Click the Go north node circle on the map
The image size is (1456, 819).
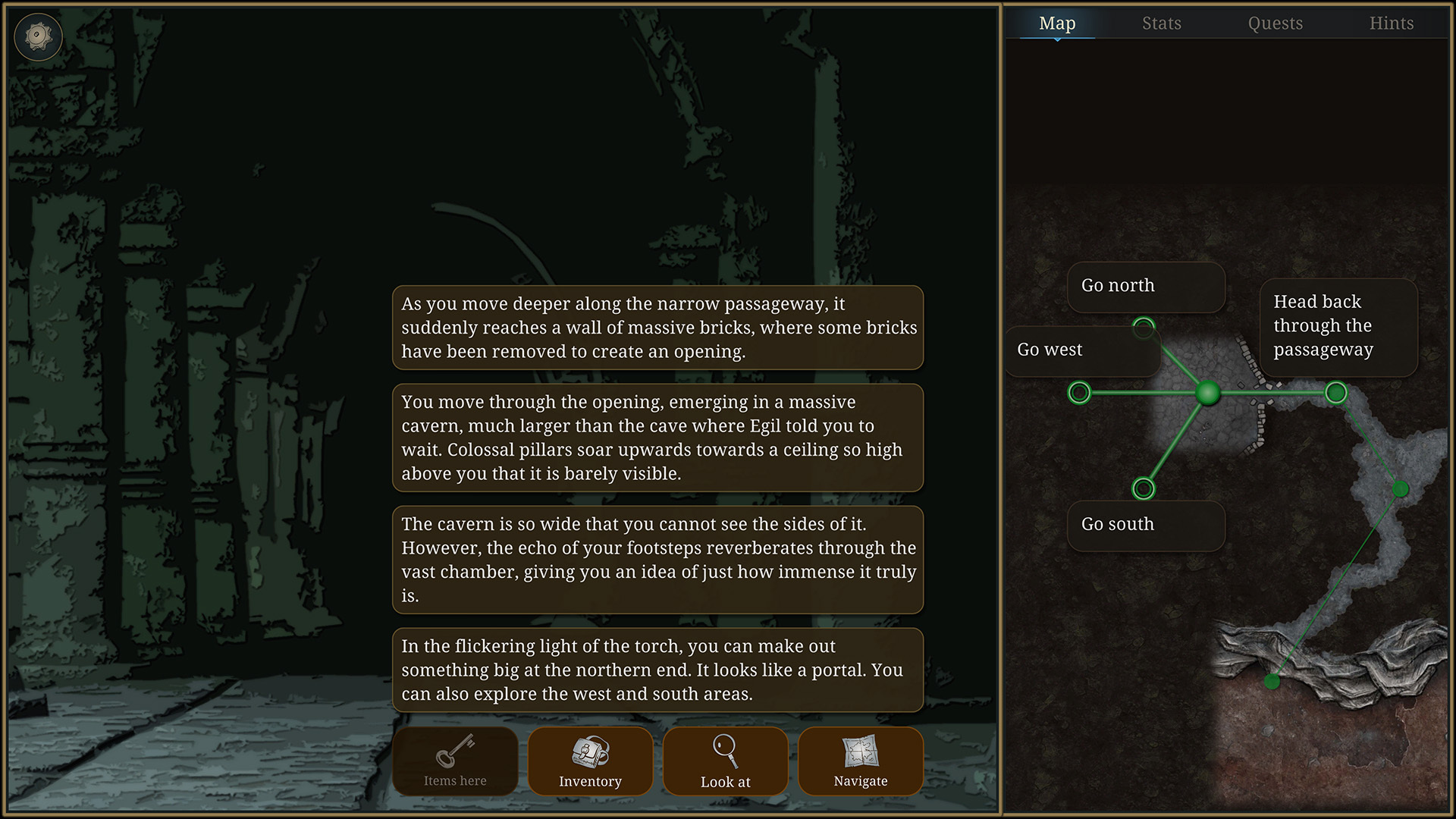1144,328
